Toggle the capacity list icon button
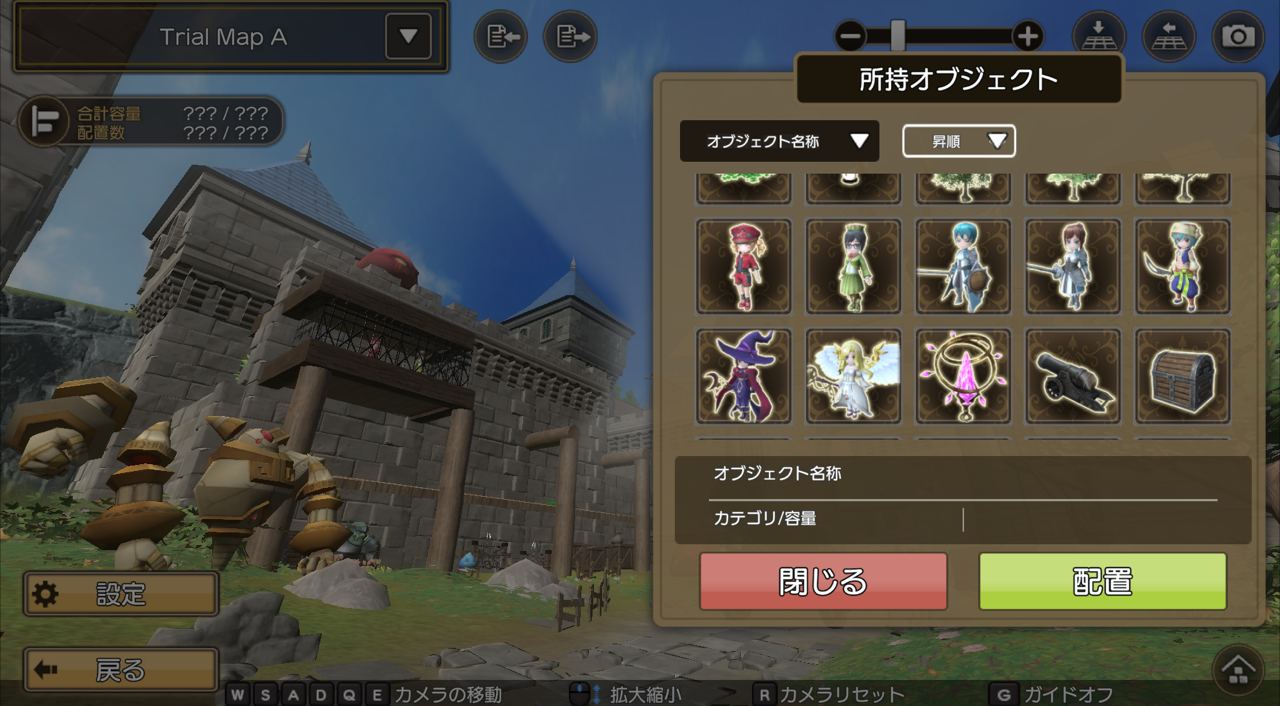This screenshot has height=706, width=1280. tap(44, 121)
